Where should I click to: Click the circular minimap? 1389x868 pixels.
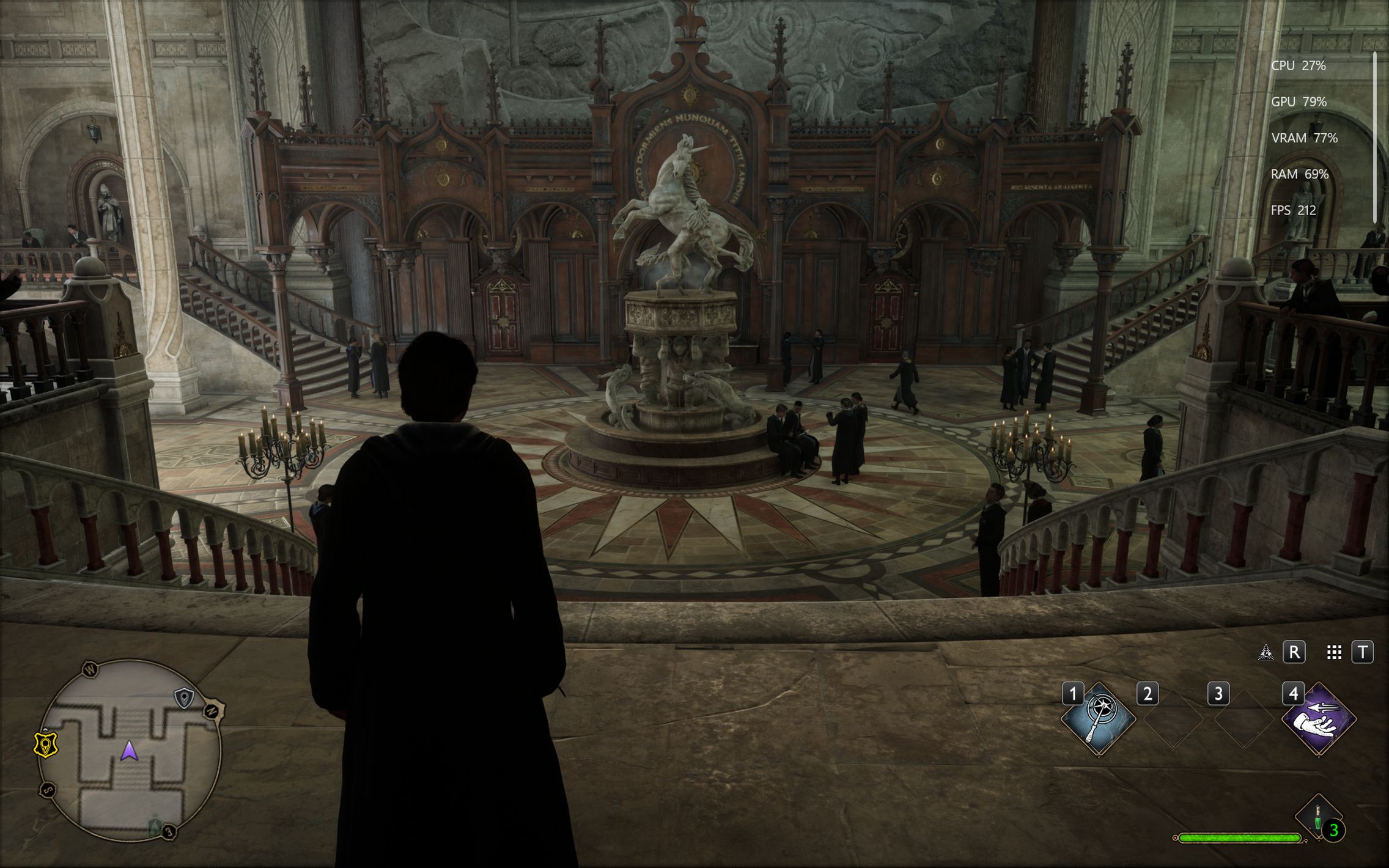point(129,751)
